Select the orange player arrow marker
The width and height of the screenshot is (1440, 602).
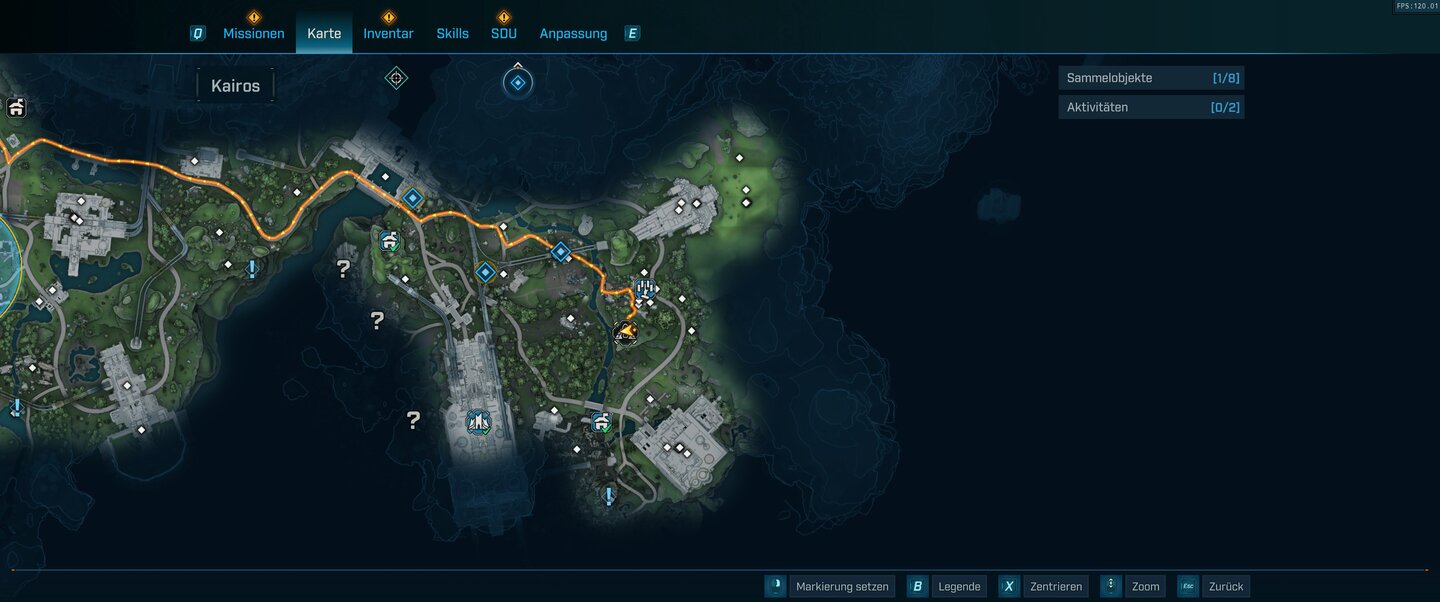pos(626,331)
